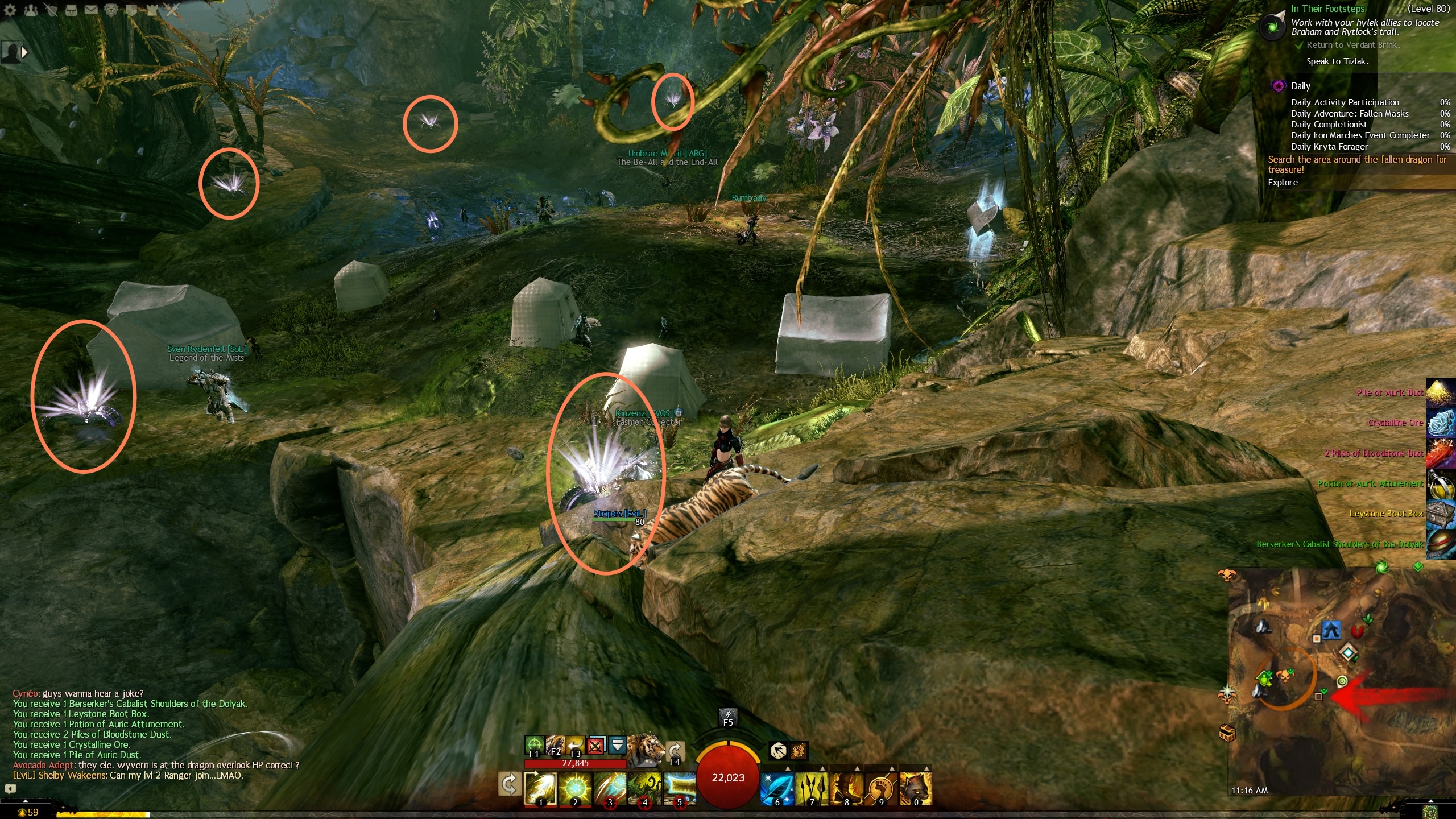
Task: Use the blue feather healing skill
Action: pos(777,789)
